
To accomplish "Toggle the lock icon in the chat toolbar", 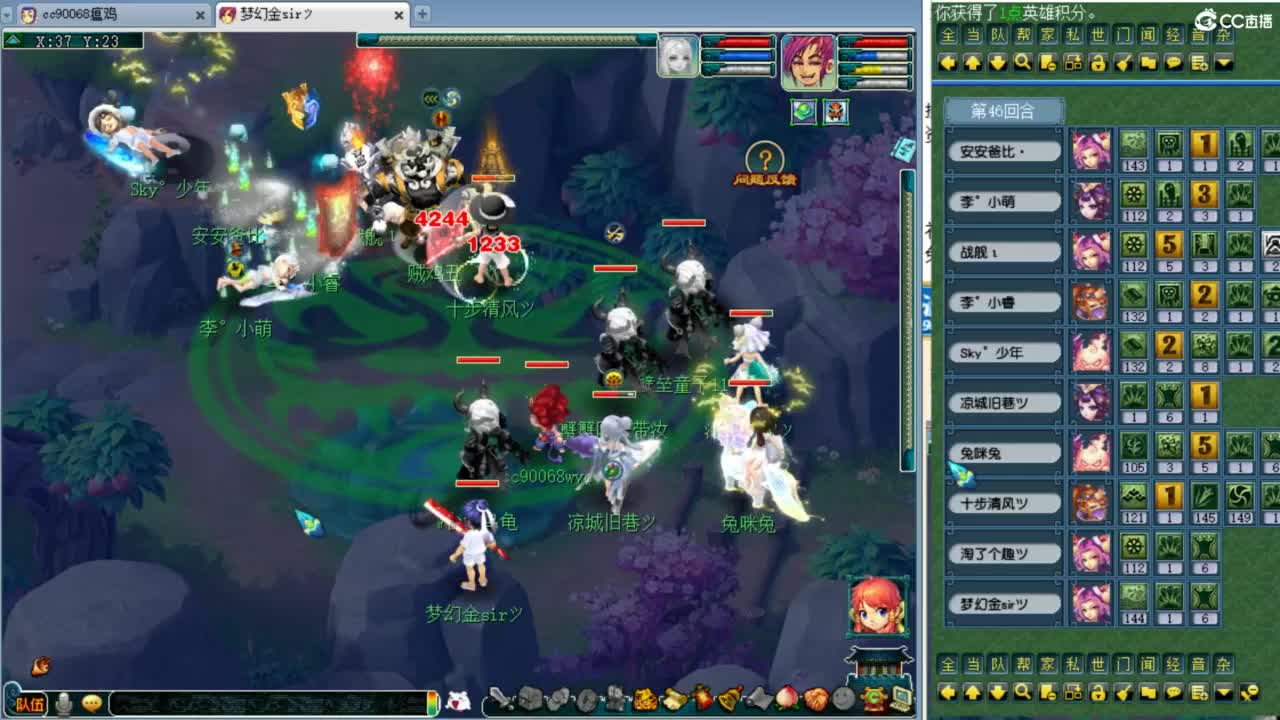I will [1098, 63].
